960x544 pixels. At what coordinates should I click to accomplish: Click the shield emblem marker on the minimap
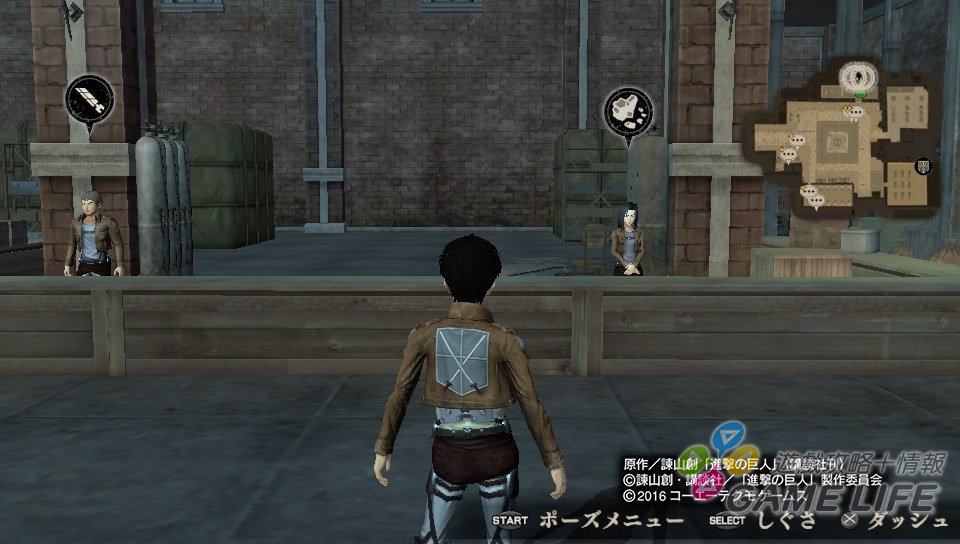(x=922, y=166)
